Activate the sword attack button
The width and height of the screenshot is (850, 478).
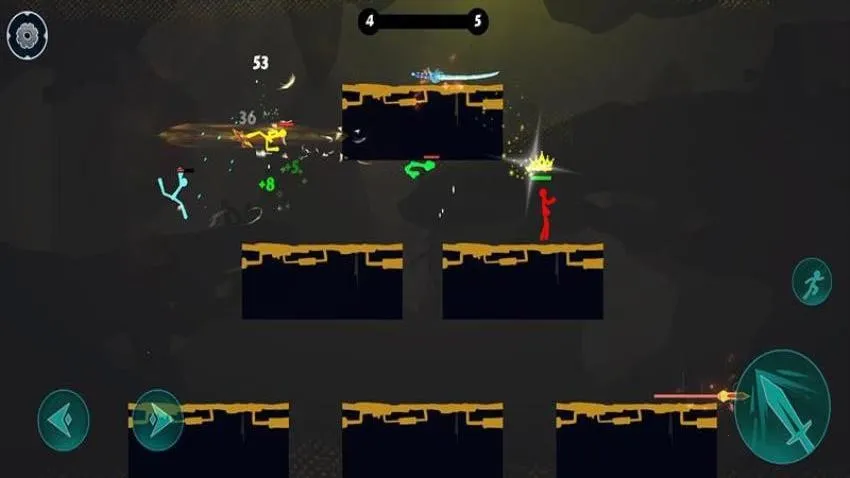[x=782, y=405]
